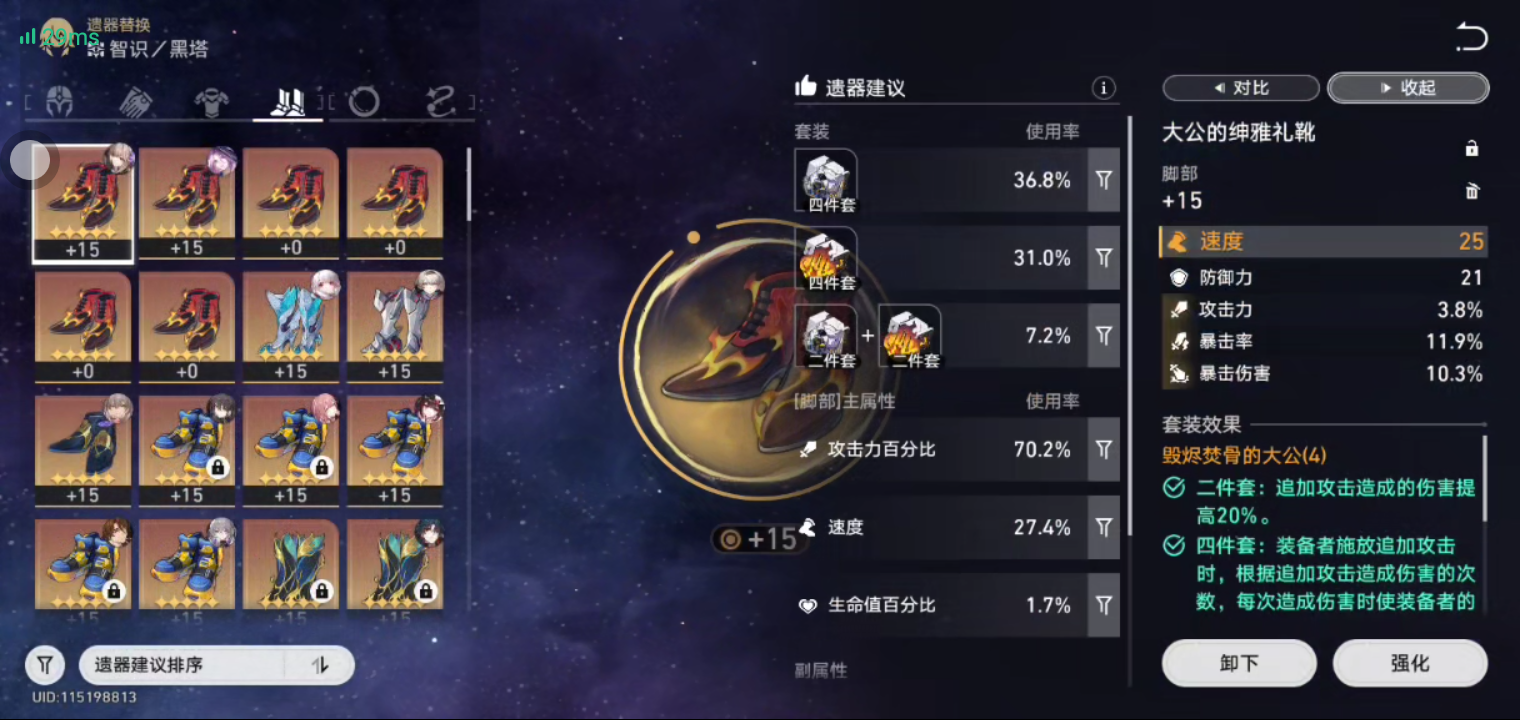This screenshot has width=1520, height=720.
Task: Show relic recommendation info icon
Action: (1103, 88)
